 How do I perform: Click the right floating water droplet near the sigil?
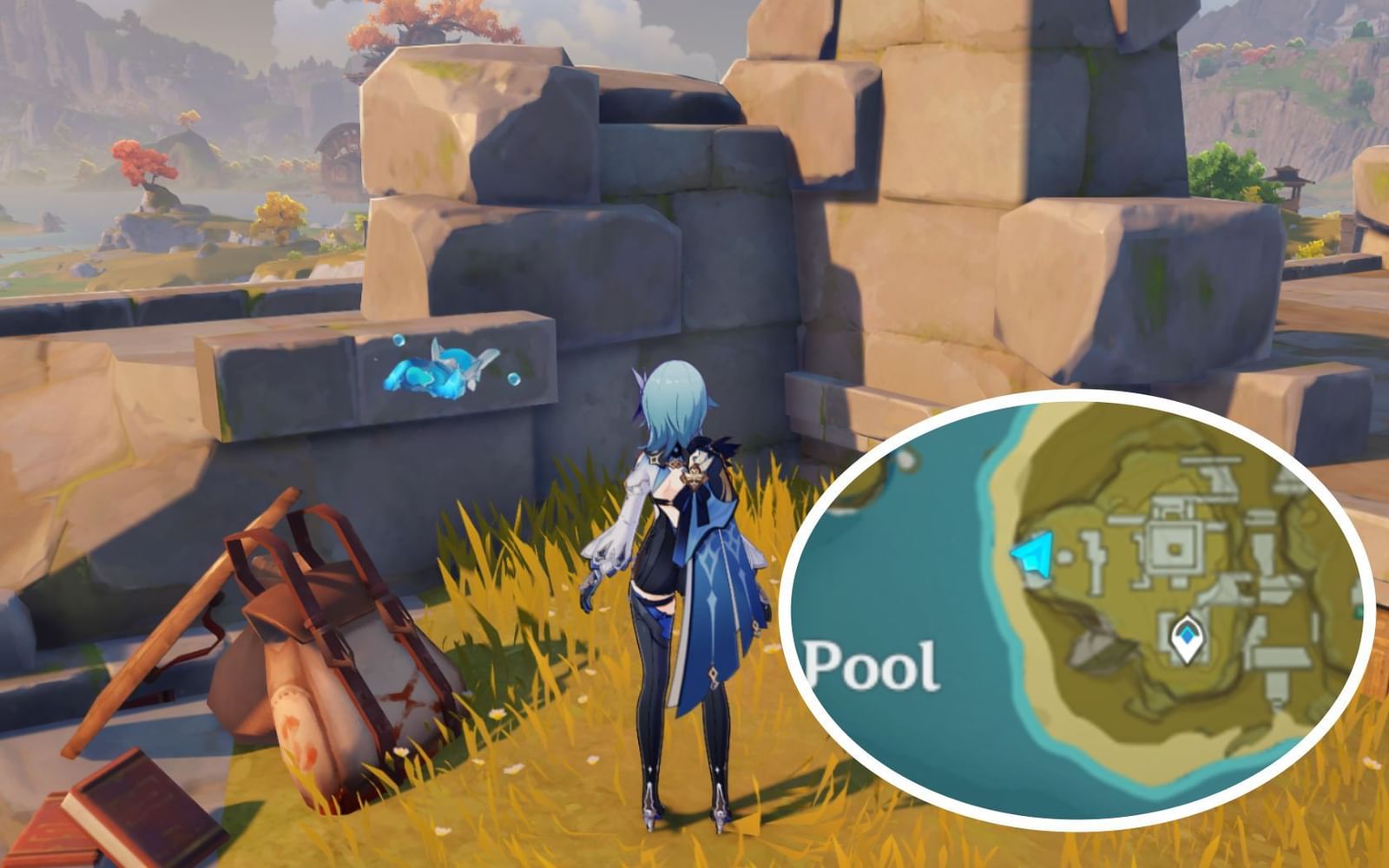pos(514,379)
